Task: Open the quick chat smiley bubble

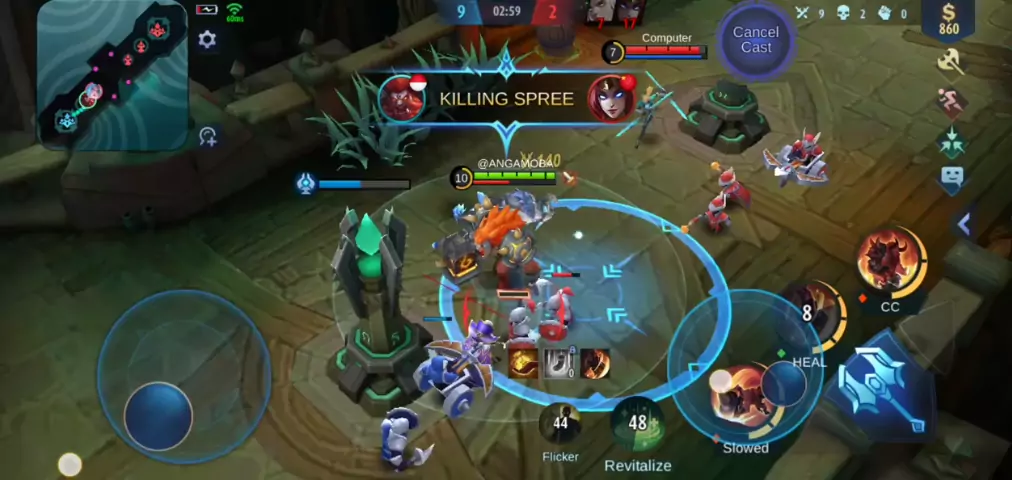Action: pos(951,178)
